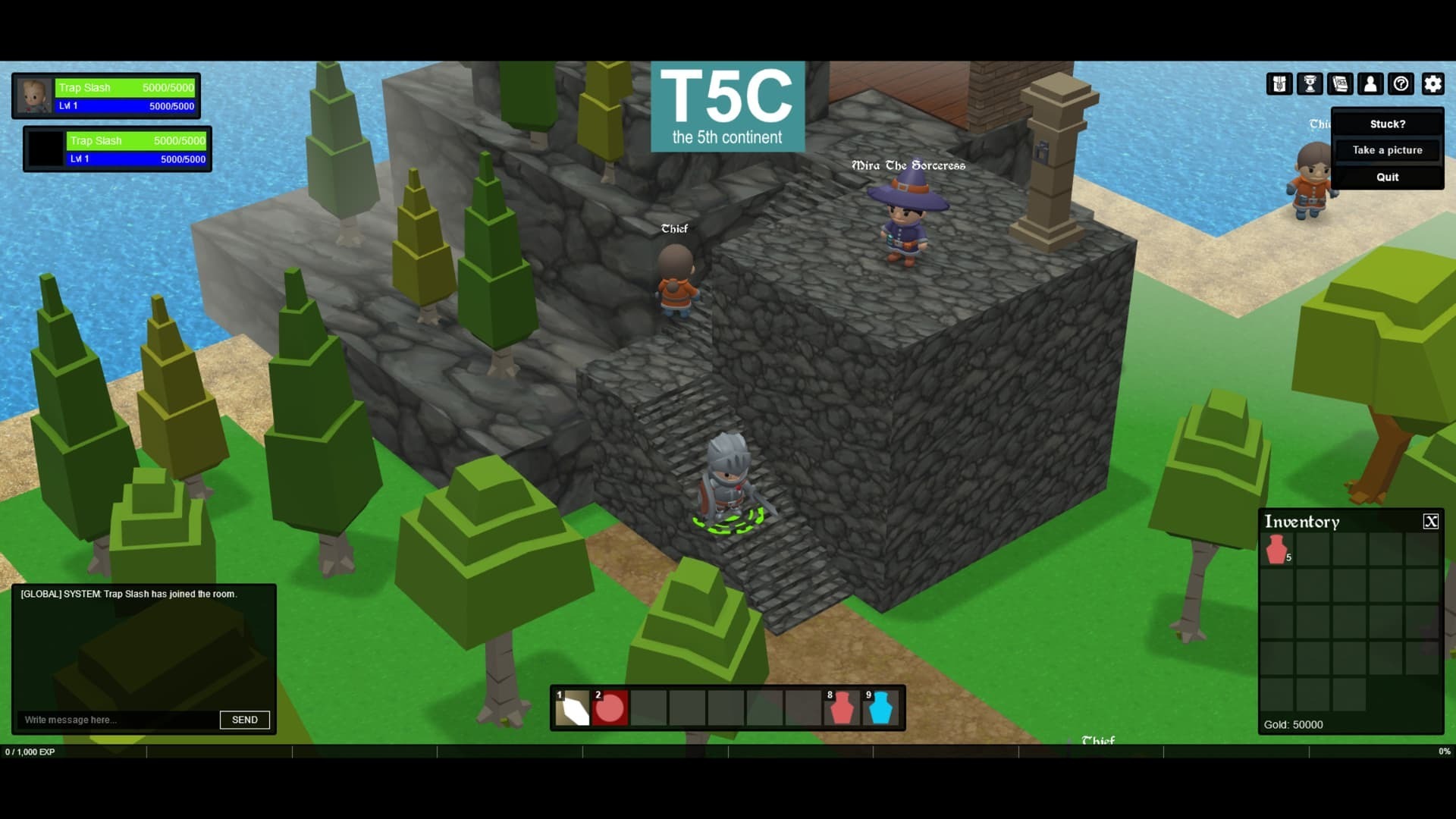1456x819 pixels.
Task: Show the character silhouette panel
Action: [1370, 84]
